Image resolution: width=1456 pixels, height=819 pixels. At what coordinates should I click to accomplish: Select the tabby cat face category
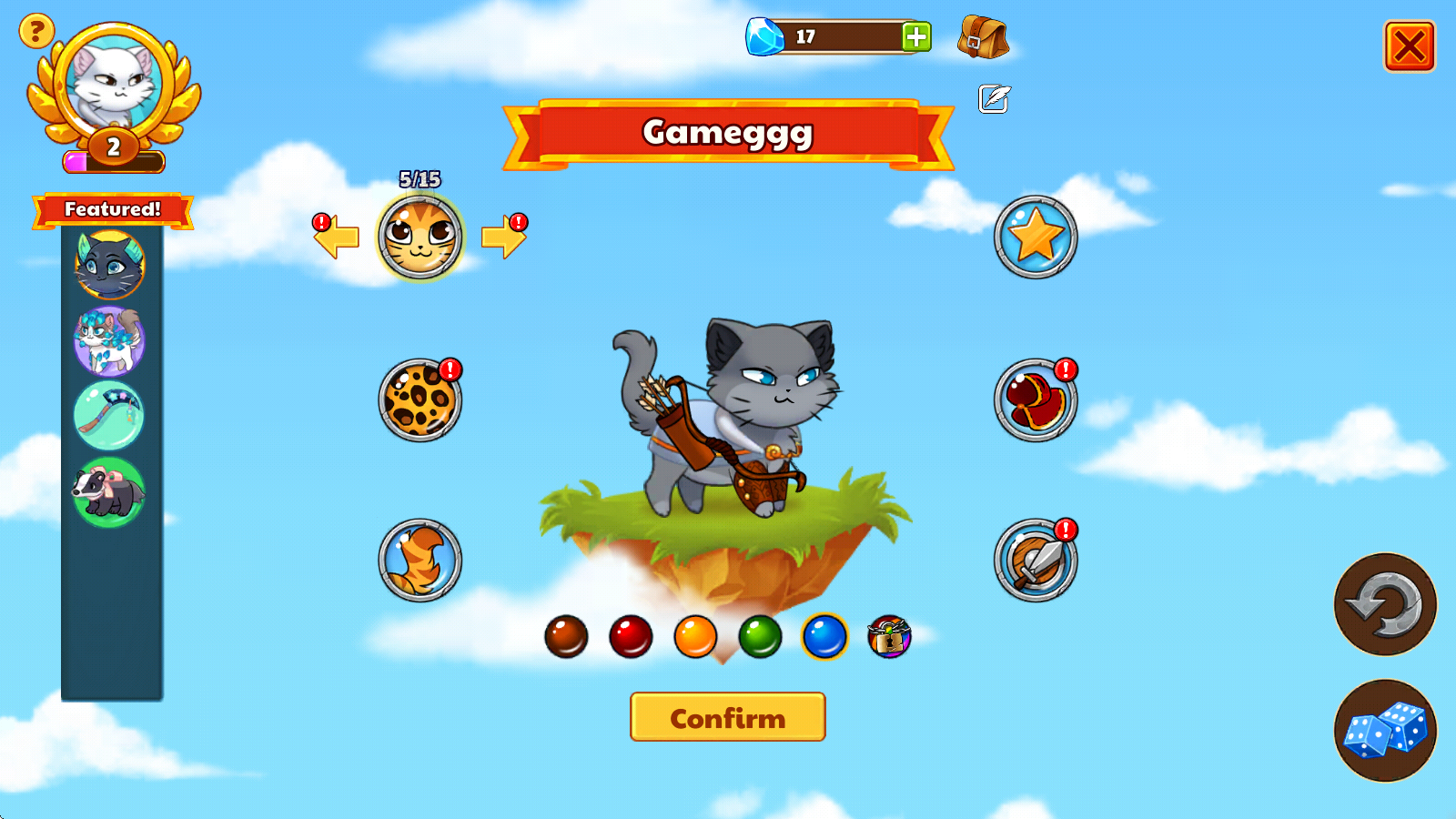click(420, 237)
